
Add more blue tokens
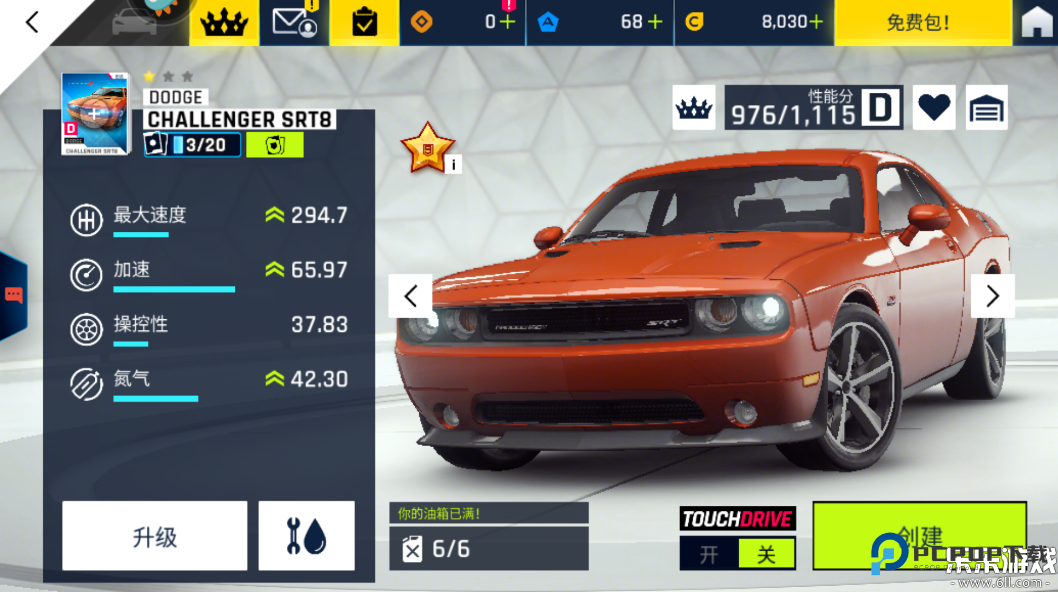pos(655,22)
